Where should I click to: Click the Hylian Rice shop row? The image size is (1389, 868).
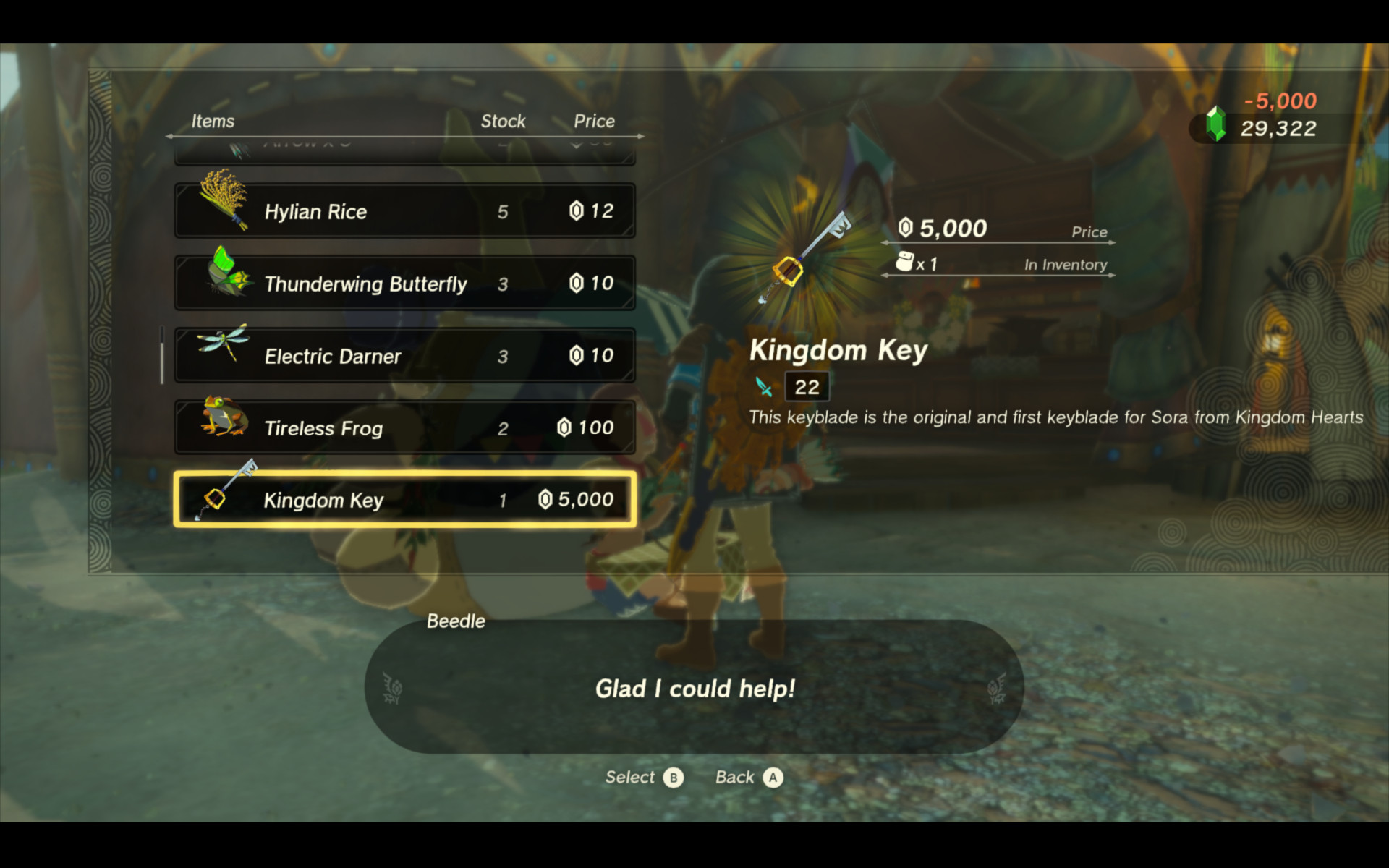click(x=405, y=210)
